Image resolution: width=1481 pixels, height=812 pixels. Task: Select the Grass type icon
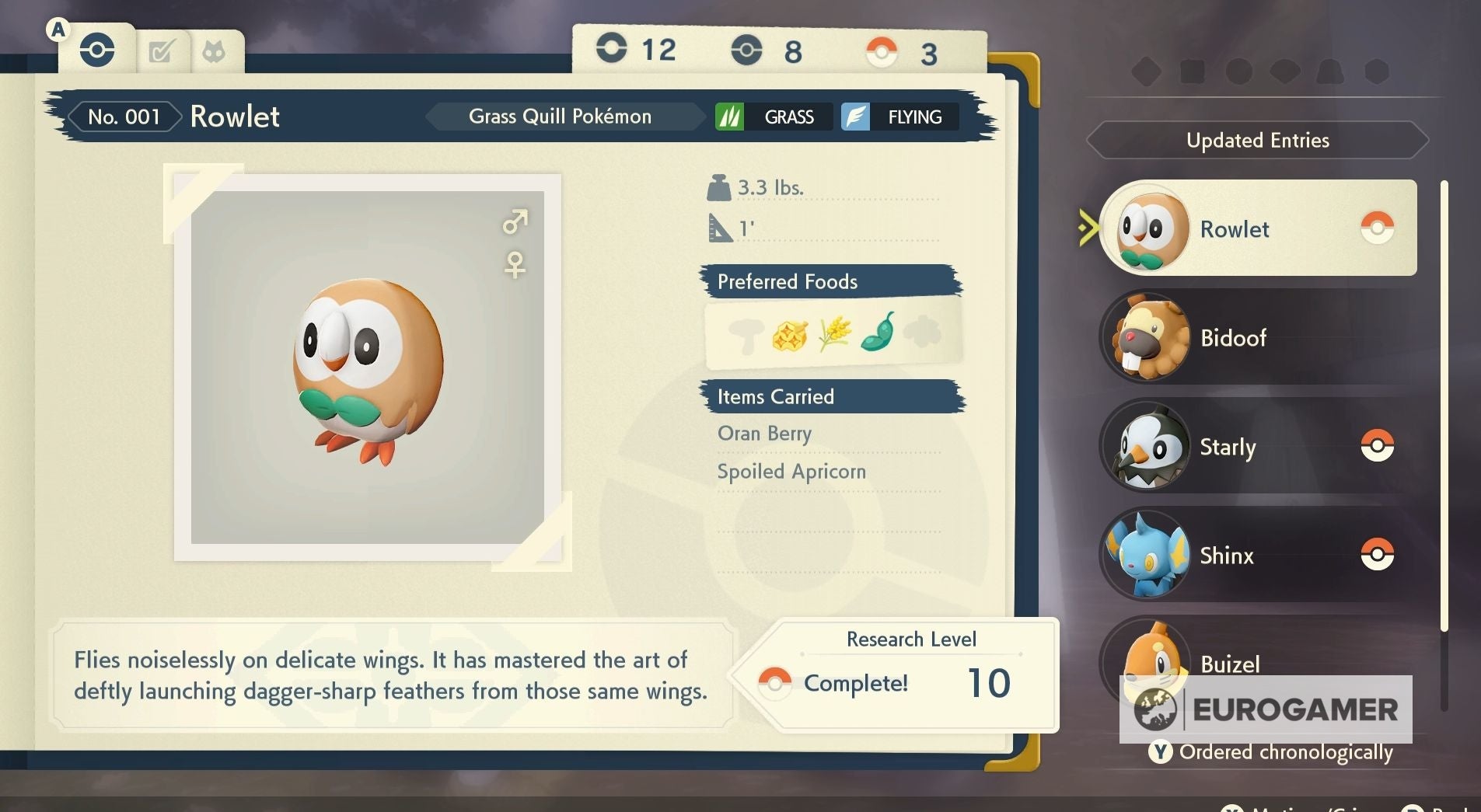pyautogui.click(x=729, y=117)
